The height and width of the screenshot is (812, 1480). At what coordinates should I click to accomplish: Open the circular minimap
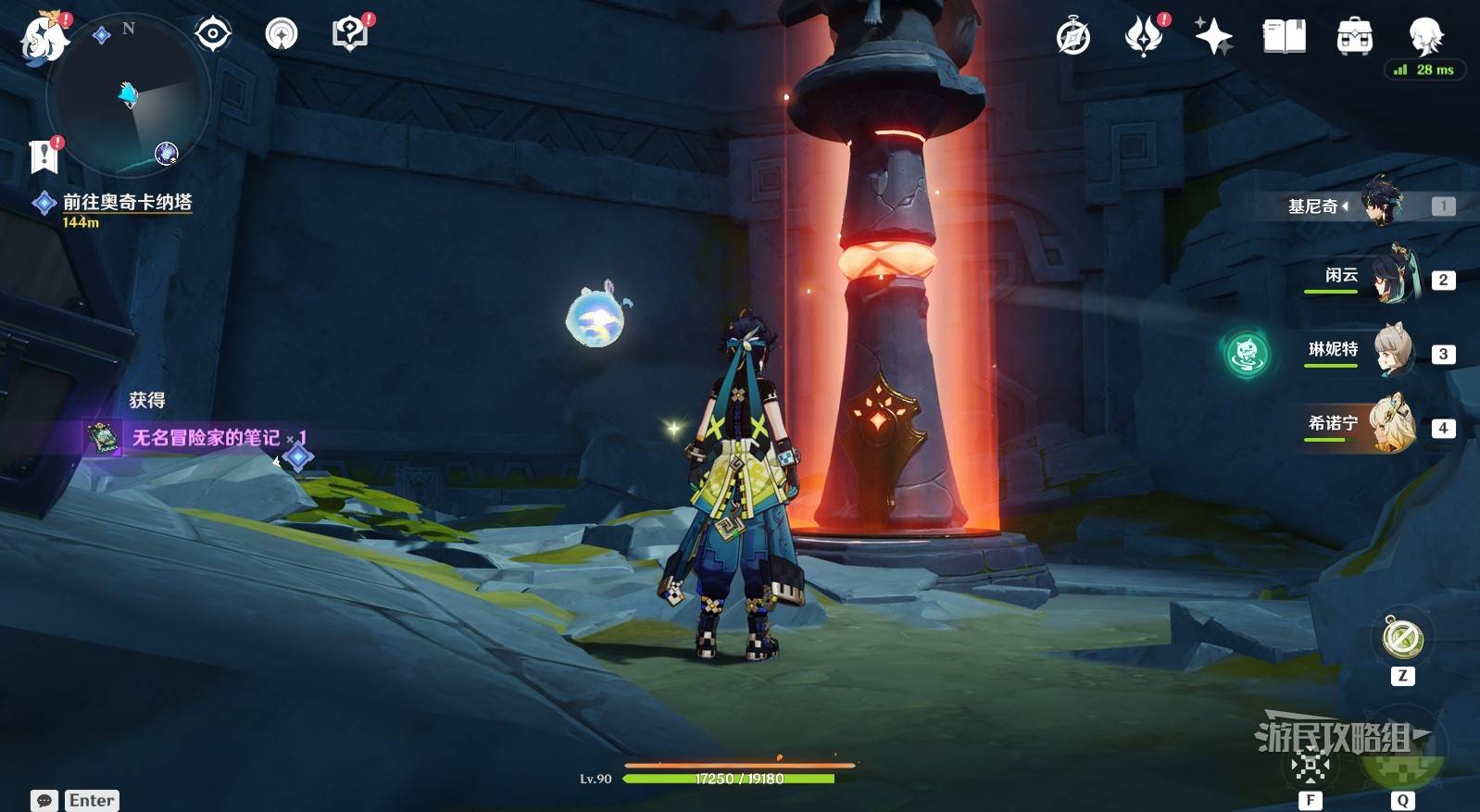129,94
